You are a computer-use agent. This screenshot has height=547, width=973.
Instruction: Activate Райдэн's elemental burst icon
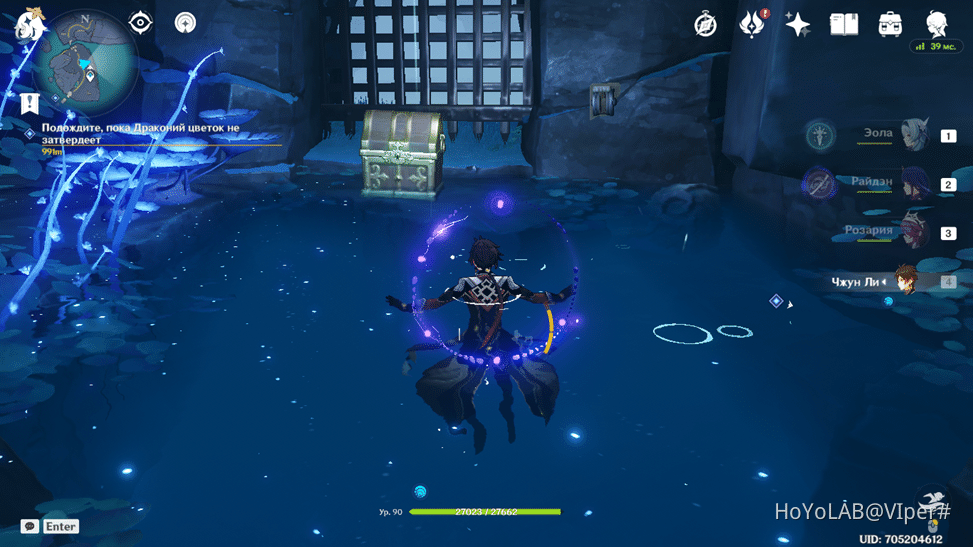click(819, 183)
